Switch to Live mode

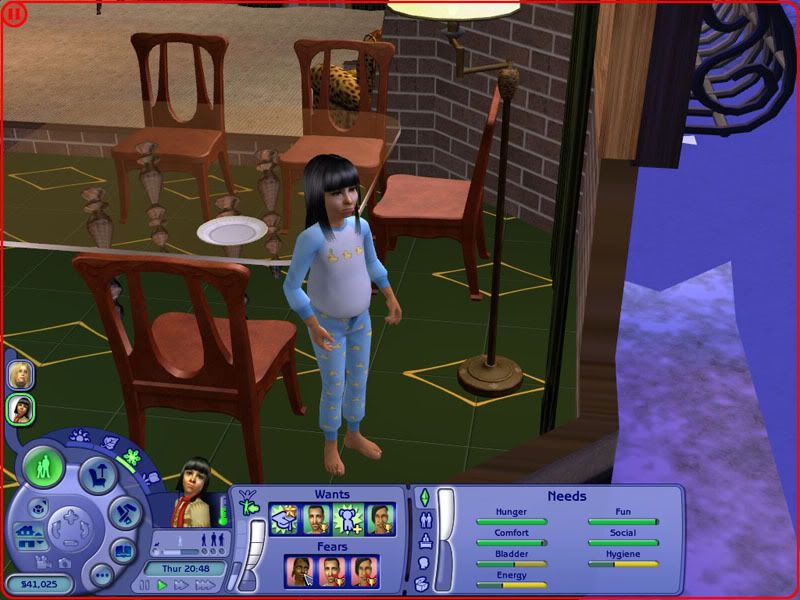45,468
